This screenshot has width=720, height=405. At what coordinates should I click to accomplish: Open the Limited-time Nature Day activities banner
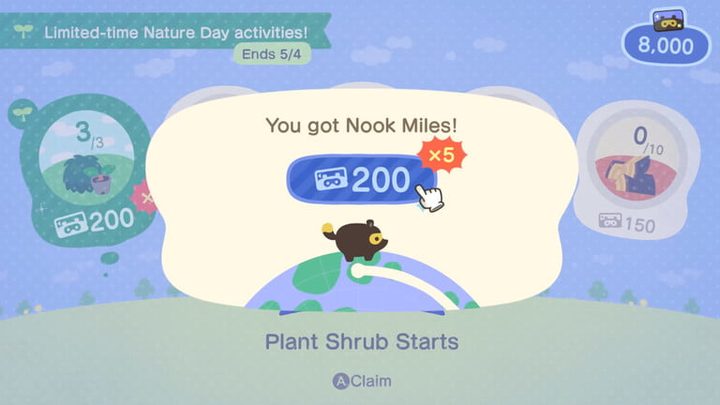click(x=167, y=32)
